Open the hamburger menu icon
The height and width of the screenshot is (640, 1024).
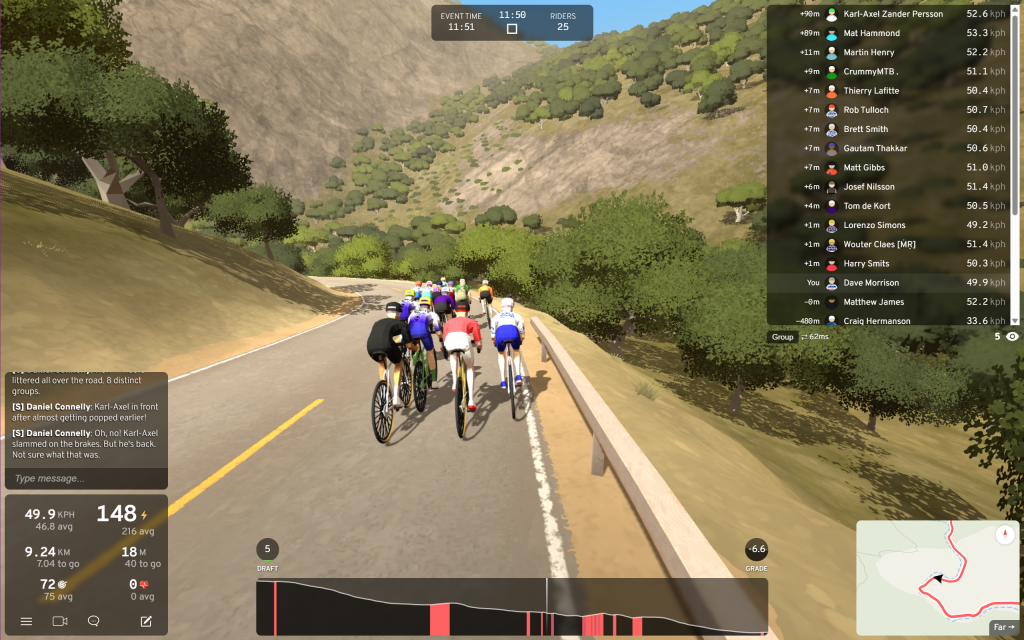26,621
